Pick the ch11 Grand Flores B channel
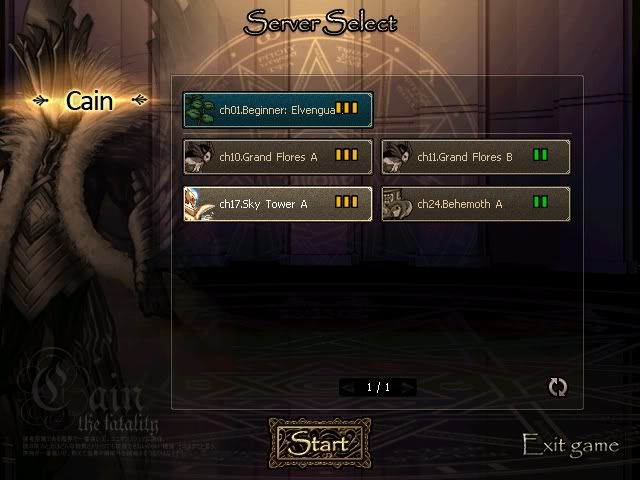The width and height of the screenshot is (640, 480). coord(476,157)
